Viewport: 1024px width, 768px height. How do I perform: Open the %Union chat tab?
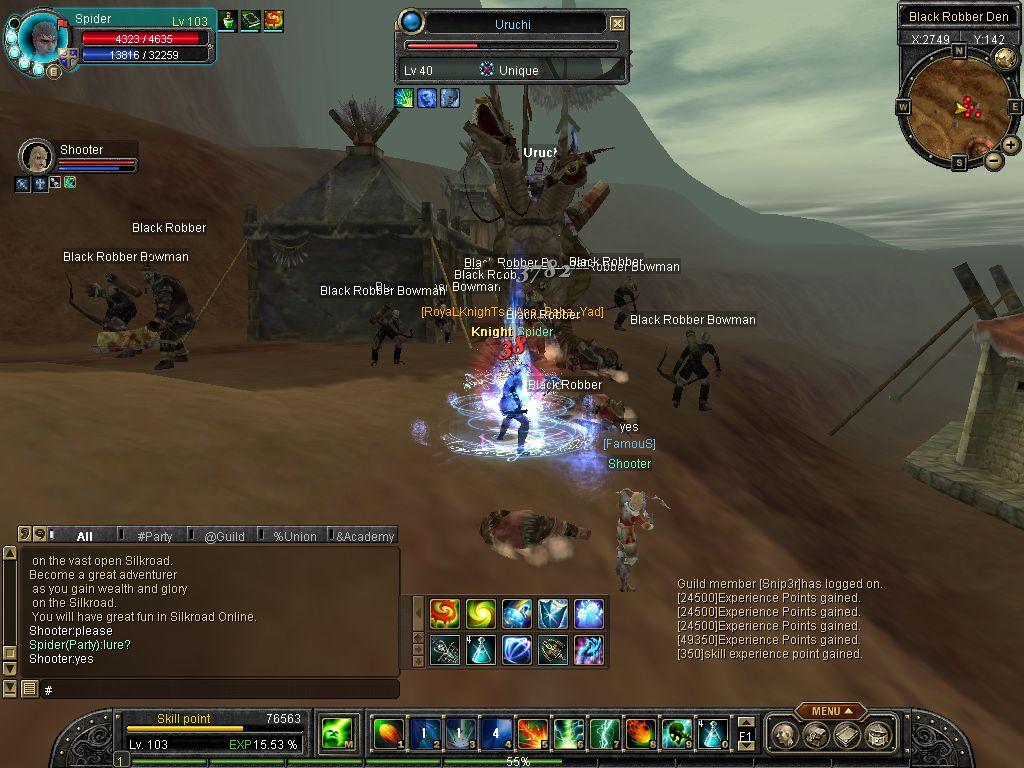(x=294, y=536)
